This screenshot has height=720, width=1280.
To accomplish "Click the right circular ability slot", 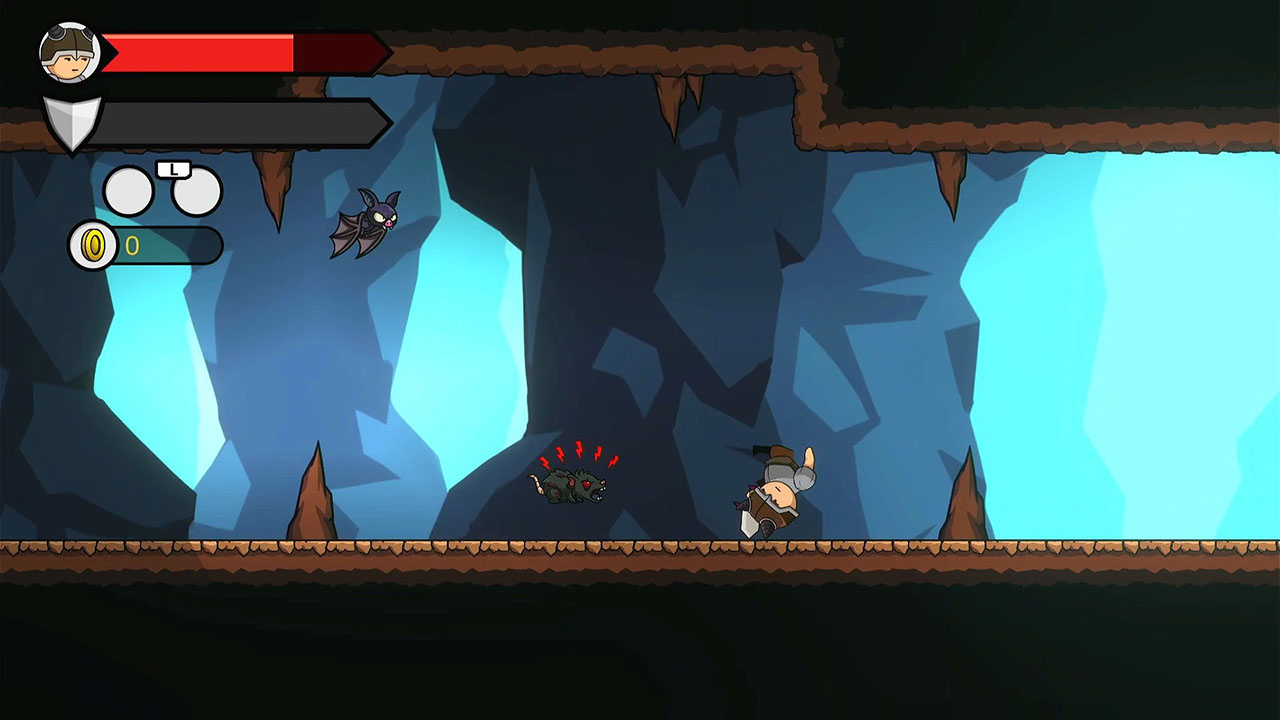I will pyautogui.click(x=196, y=192).
